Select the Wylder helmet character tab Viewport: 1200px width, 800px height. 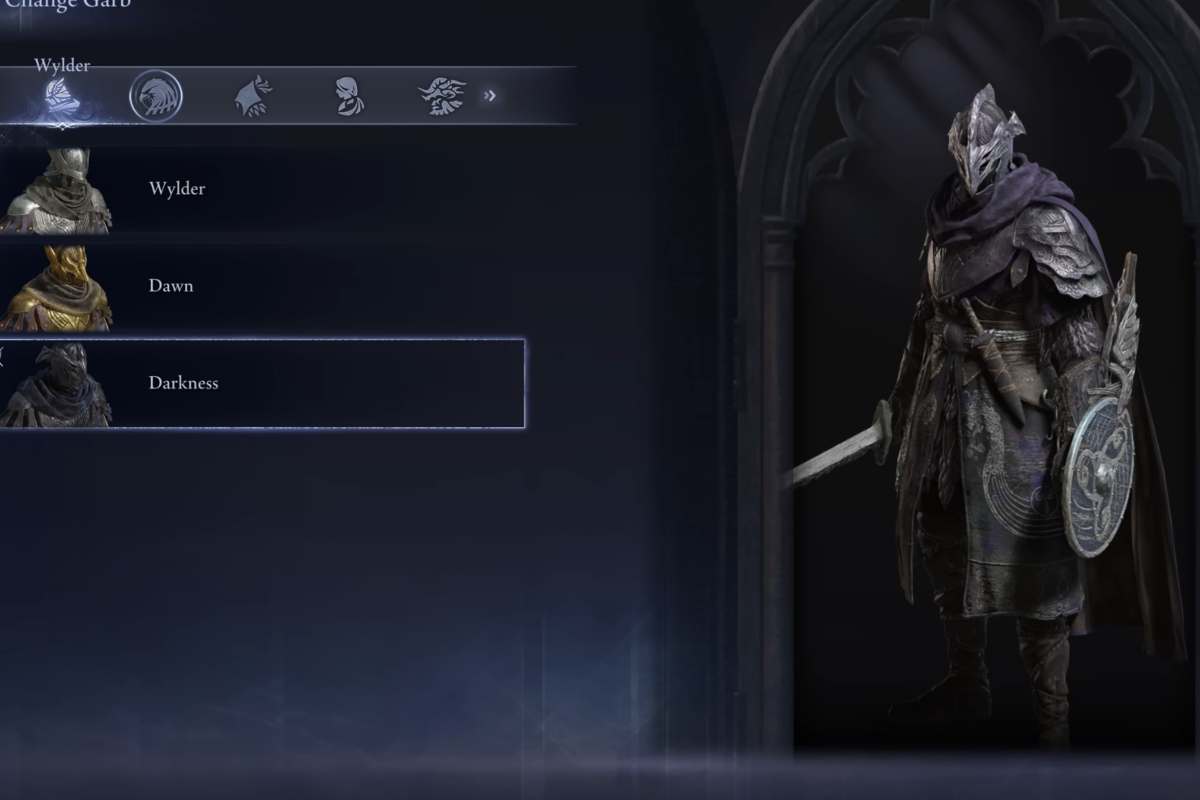point(62,97)
